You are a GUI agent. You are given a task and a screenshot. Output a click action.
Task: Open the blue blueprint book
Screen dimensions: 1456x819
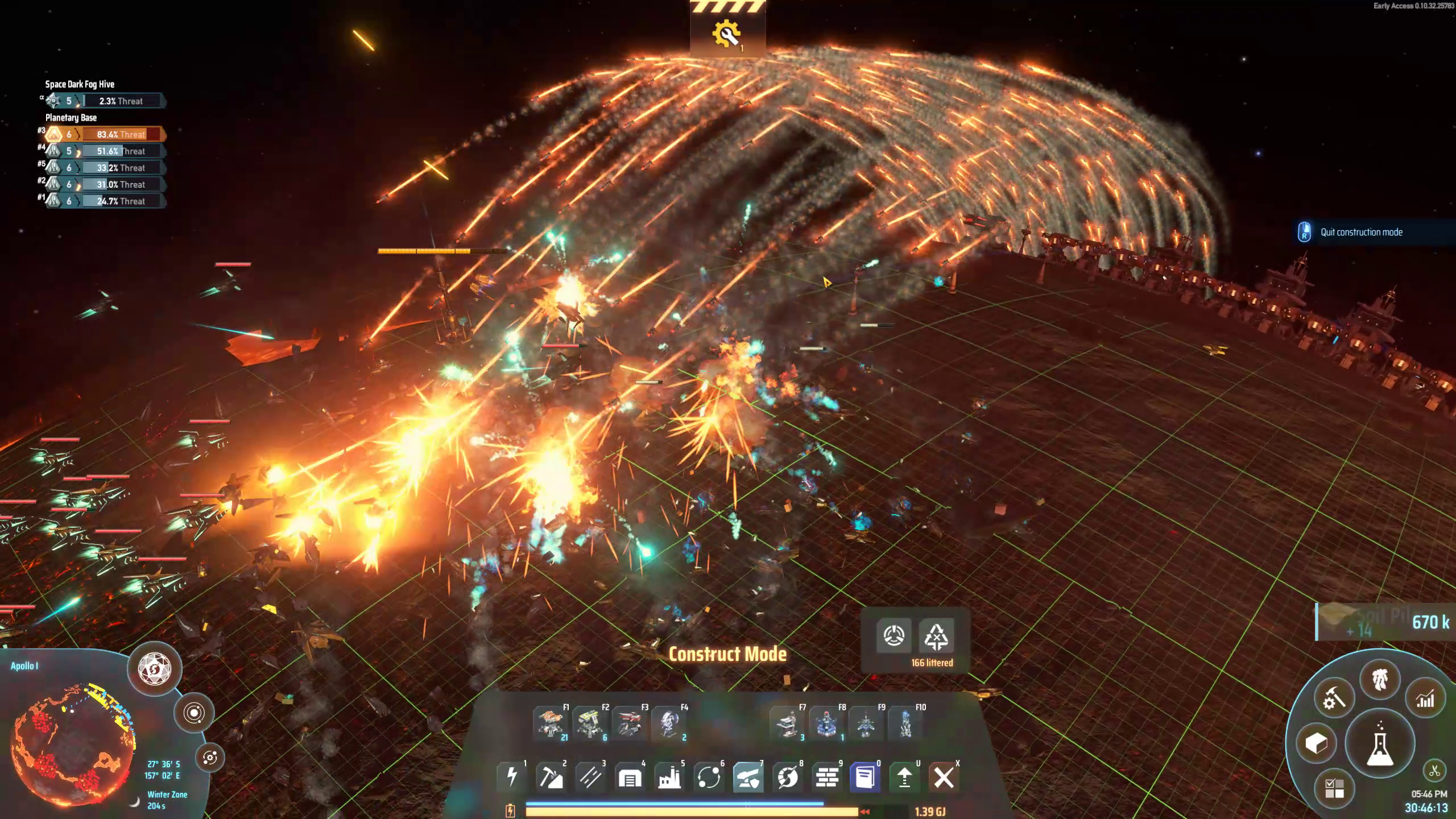(865, 777)
